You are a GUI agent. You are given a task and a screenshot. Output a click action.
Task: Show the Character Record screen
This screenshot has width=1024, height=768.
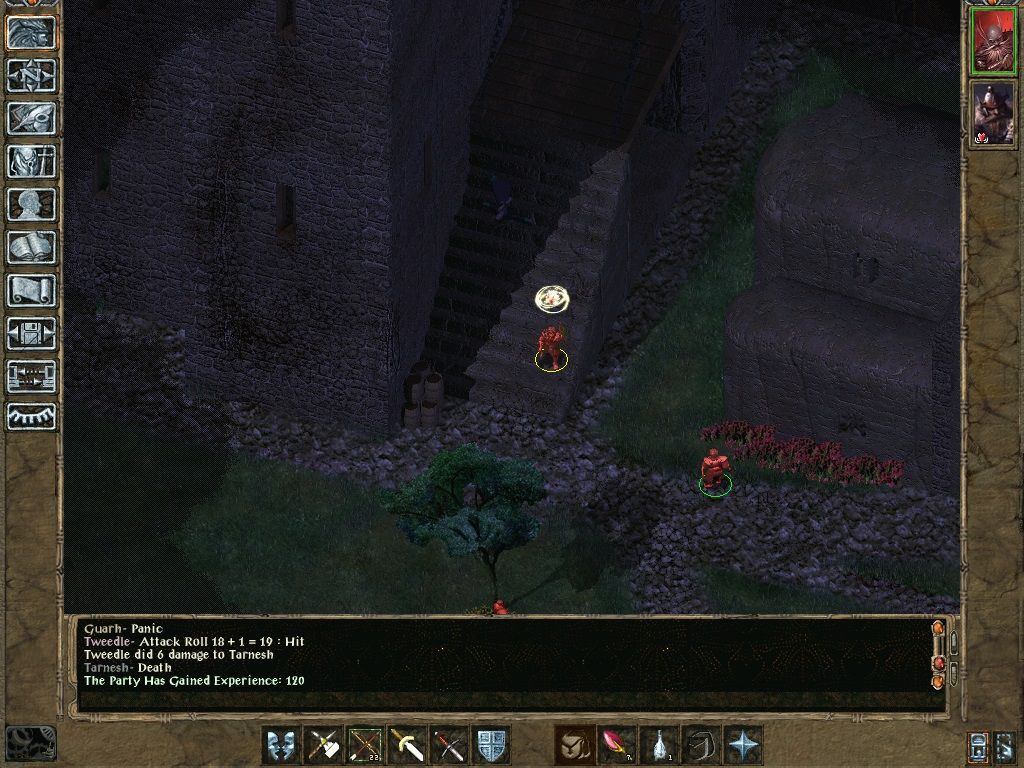click(31, 204)
